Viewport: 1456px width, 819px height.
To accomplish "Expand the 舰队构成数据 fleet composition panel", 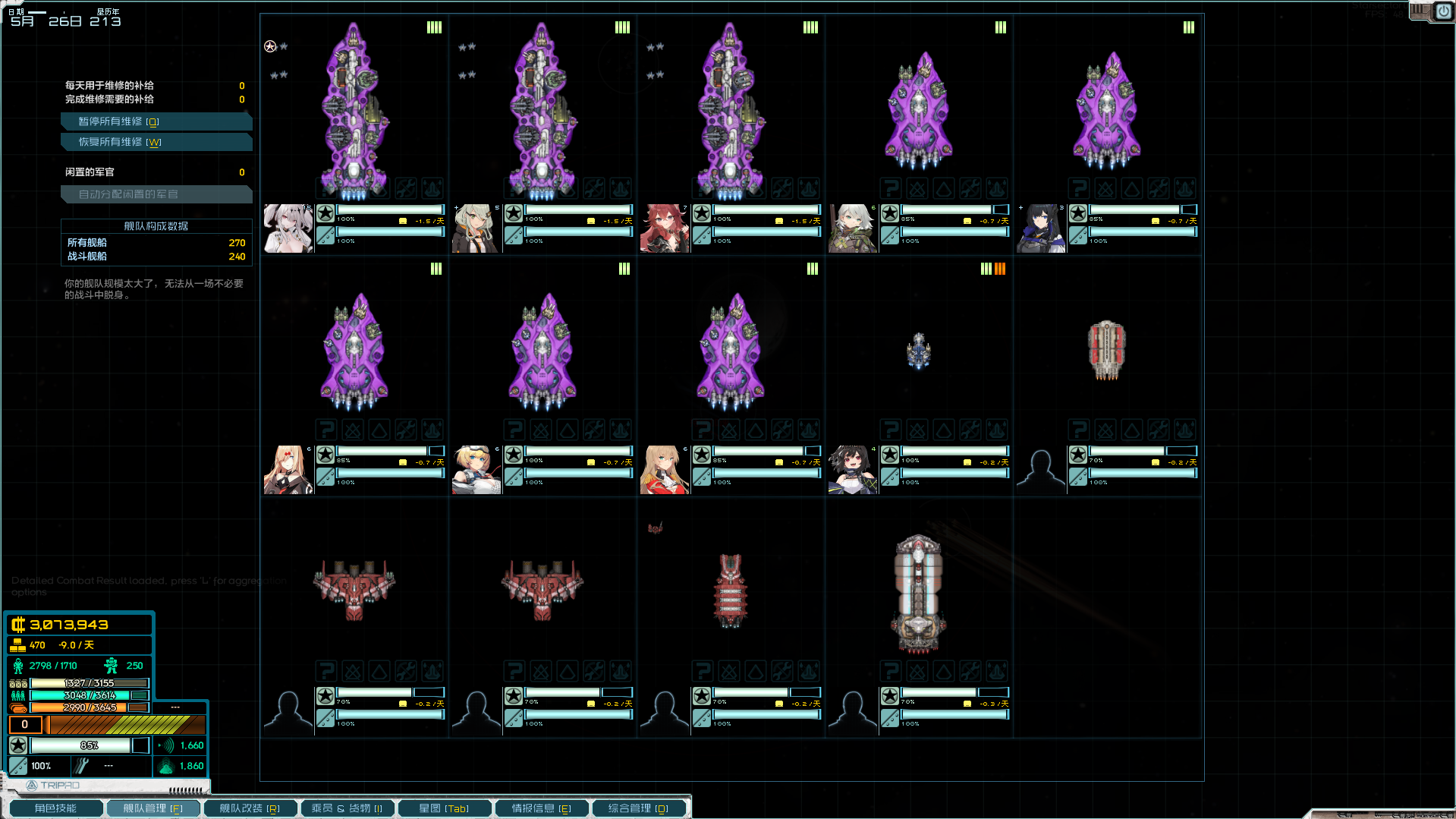I will 156,225.
